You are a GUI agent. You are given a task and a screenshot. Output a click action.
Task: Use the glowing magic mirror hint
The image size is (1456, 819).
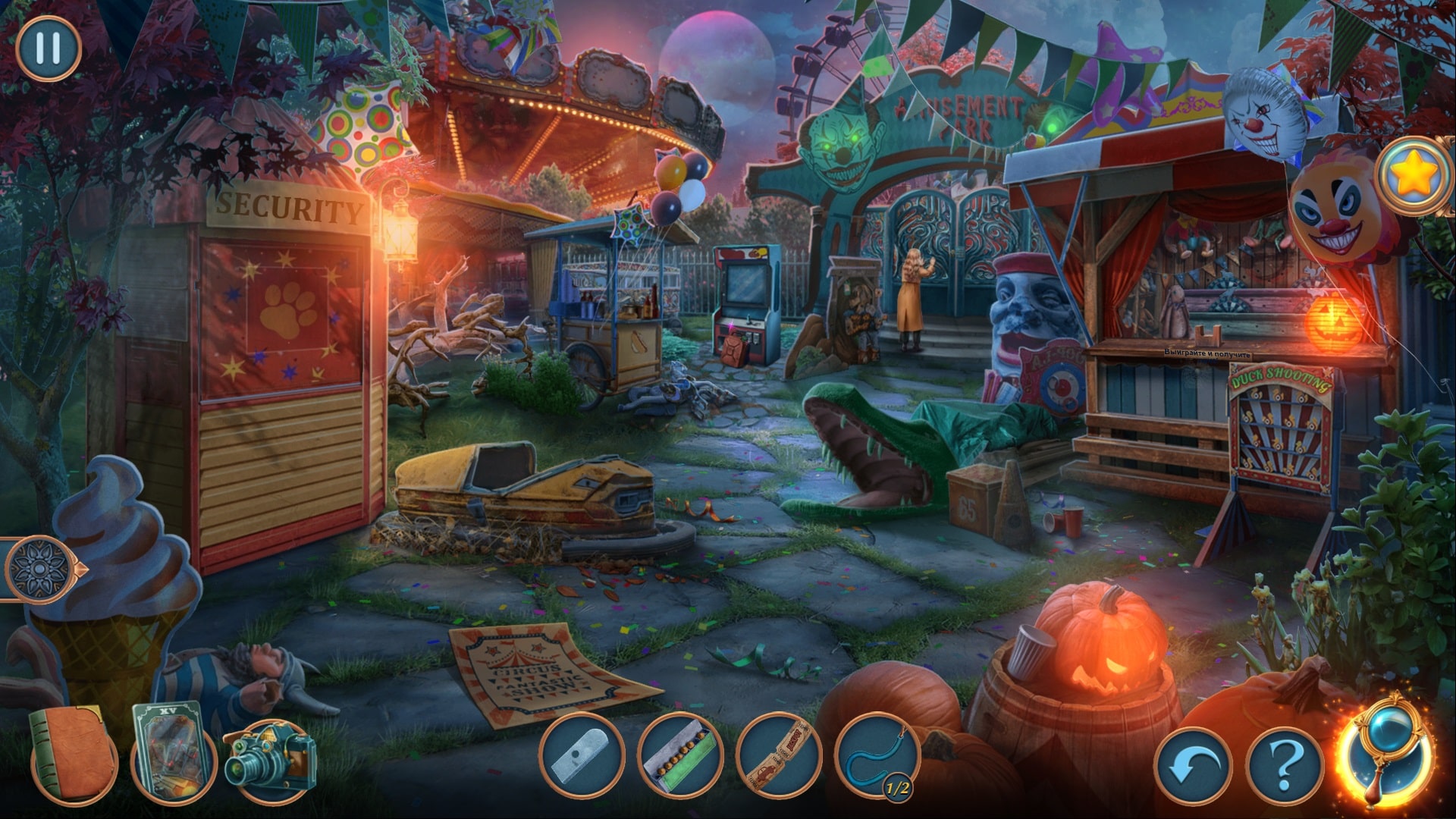coord(1385,757)
